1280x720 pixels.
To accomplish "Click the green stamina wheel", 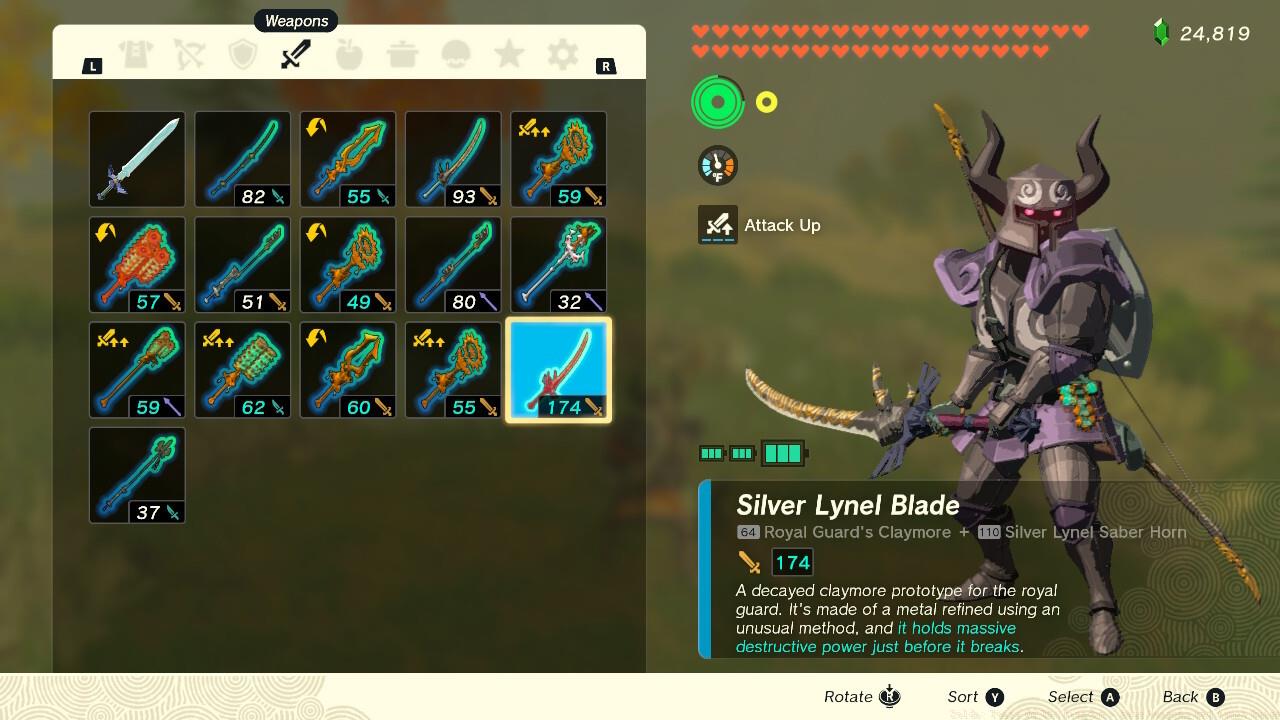I will tap(716, 101).
